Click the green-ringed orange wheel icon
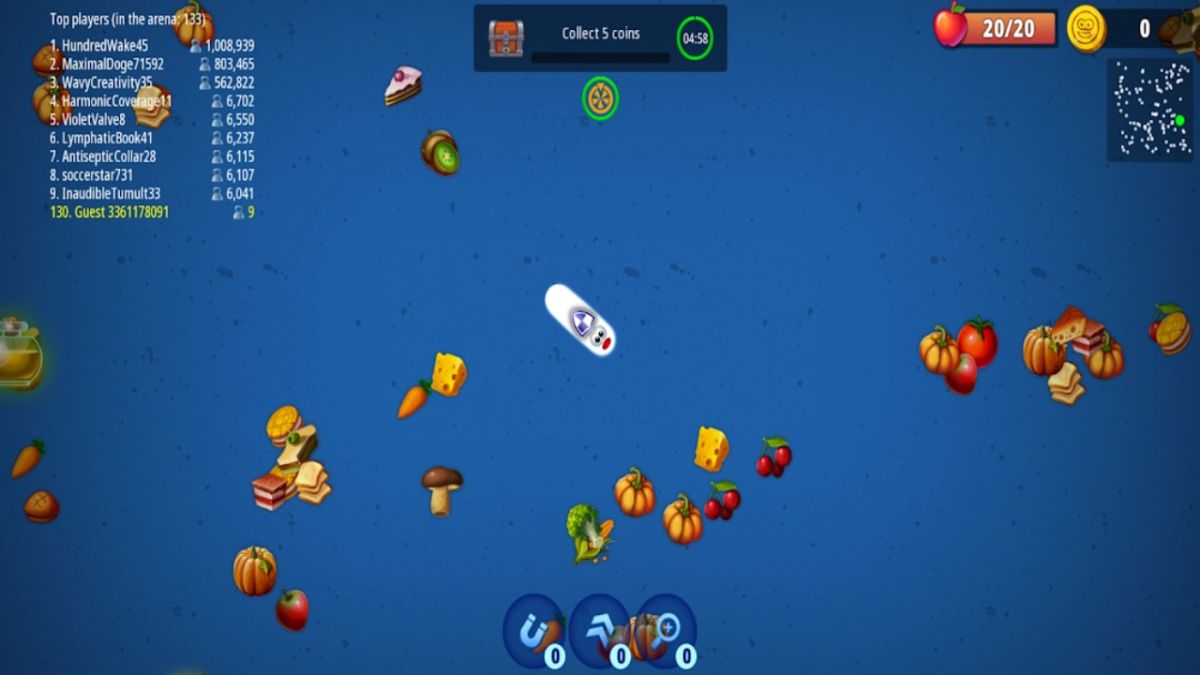The height and width of the screenshot is (675, 1200). coord(600,98)
